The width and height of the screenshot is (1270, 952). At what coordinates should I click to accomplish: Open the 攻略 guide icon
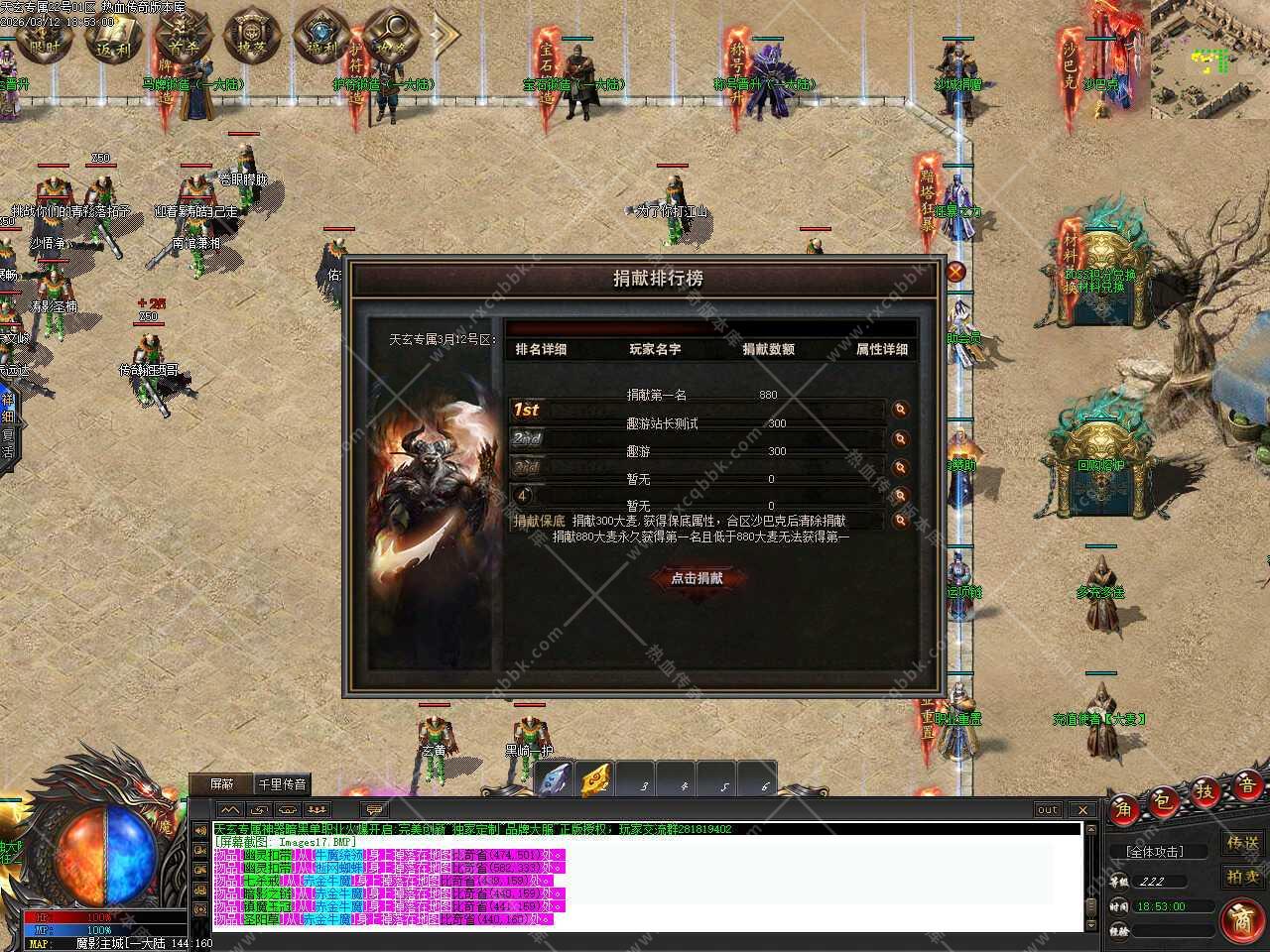[389, 36]
